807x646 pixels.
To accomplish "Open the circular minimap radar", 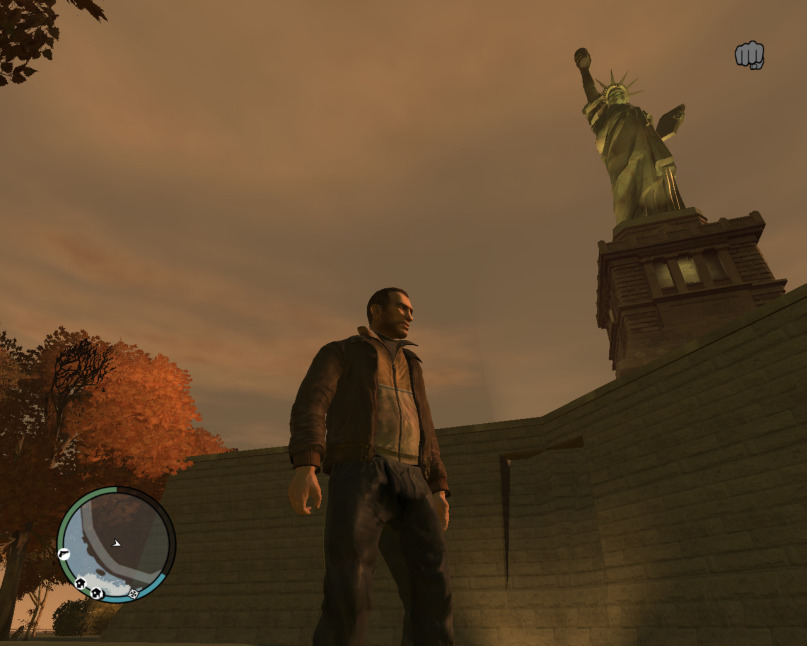I will [116, 545].
